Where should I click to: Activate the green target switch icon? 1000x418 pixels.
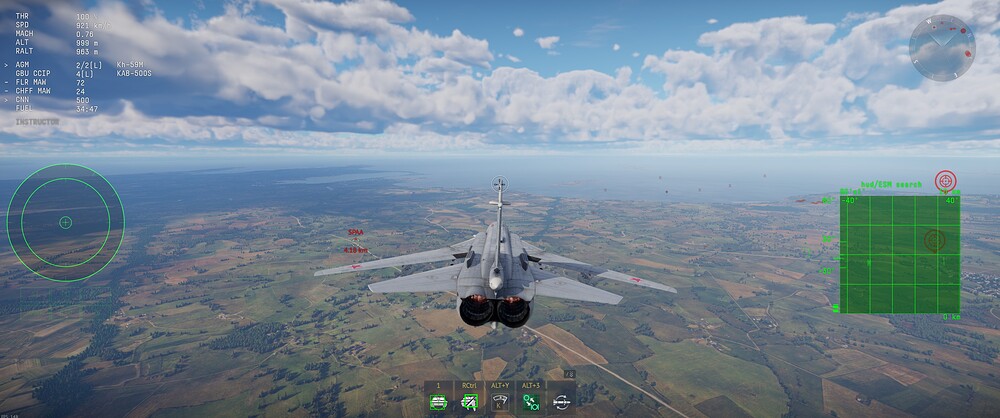click(530, 402)
